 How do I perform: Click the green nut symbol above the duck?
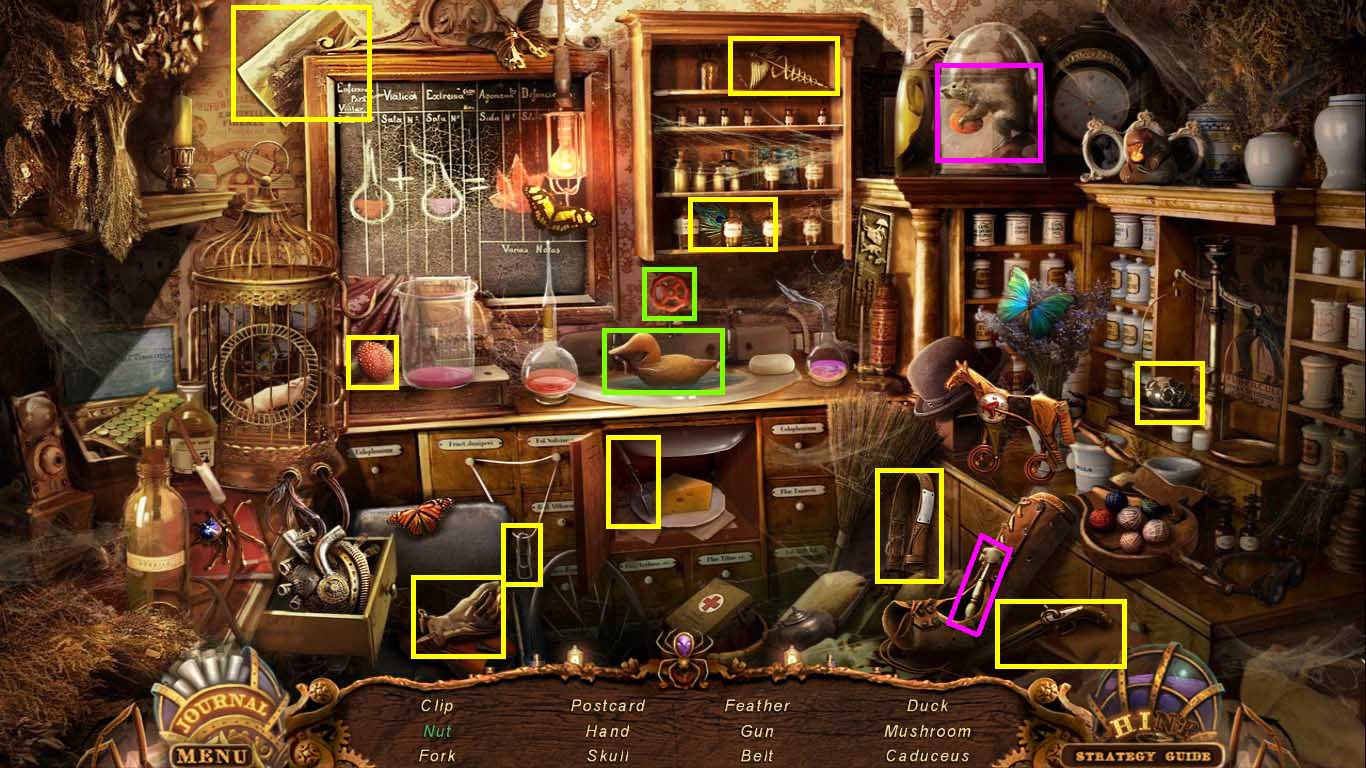(x=668, y=293)
